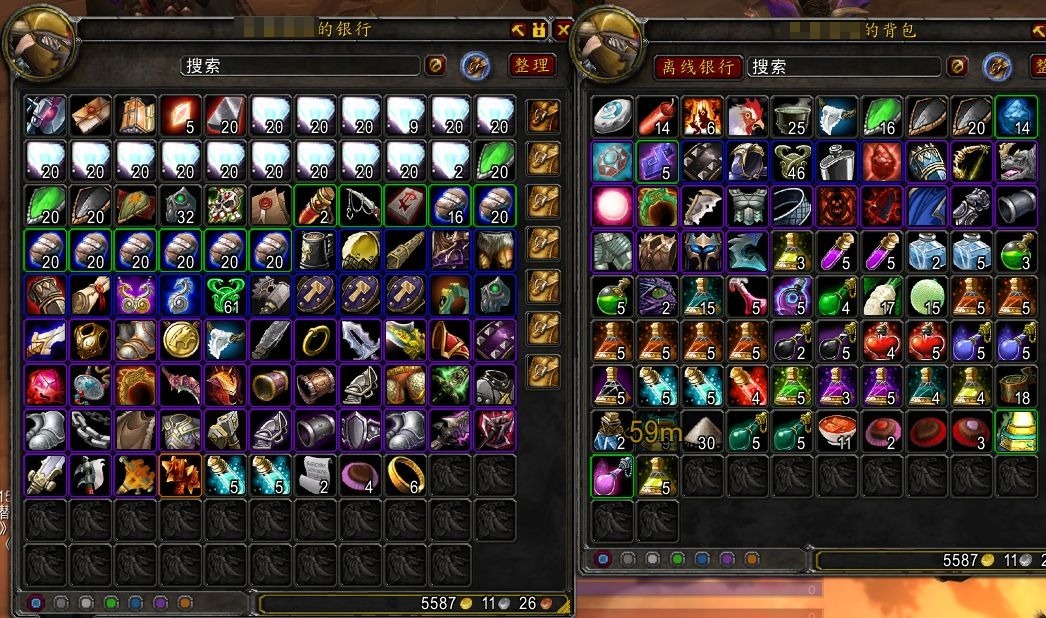Choose the white cloth stack of 9
Screen dimensions: 1046x618
pyautogui.click(x=405, y=116)
